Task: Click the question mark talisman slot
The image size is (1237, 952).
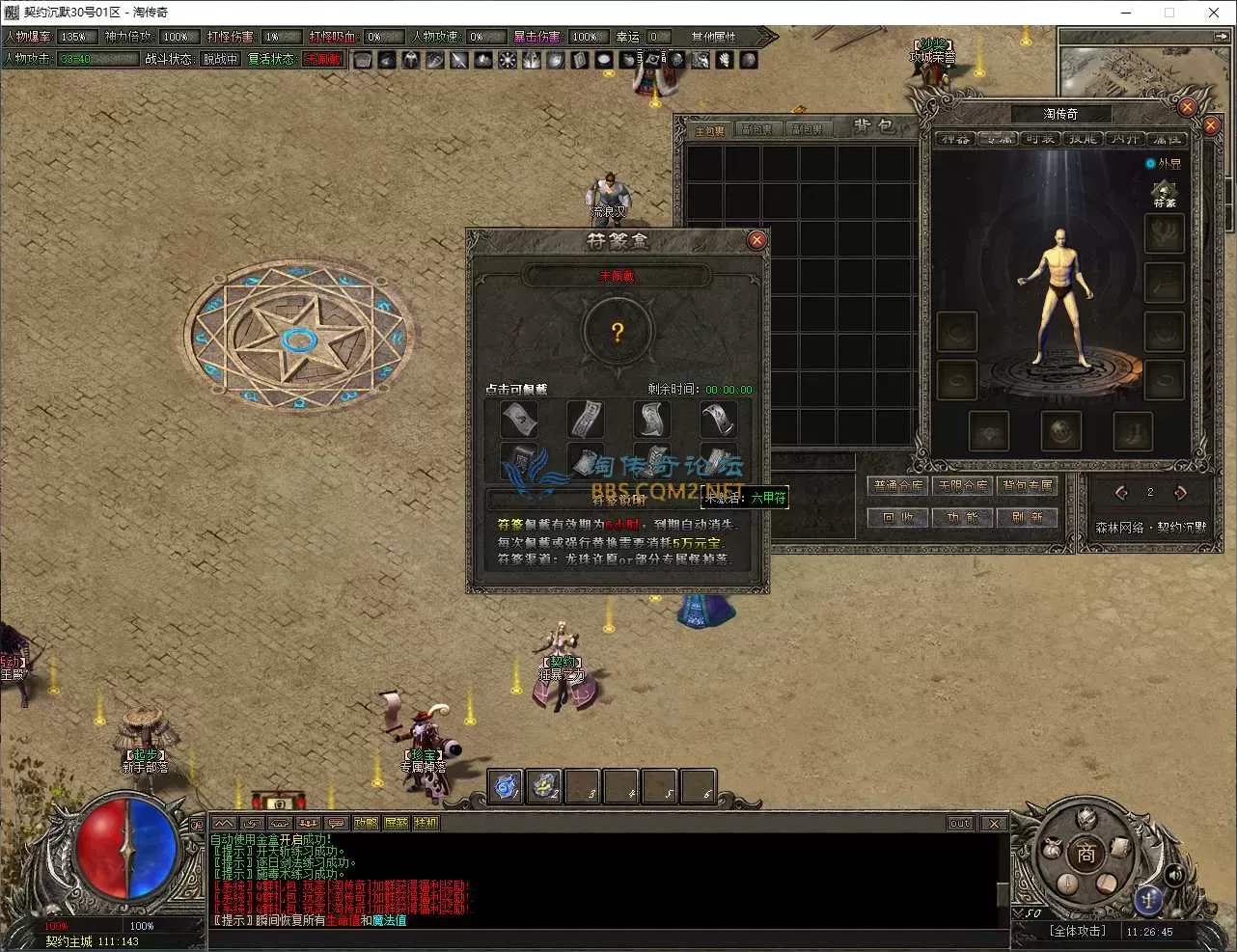Action: pos(618,333)
